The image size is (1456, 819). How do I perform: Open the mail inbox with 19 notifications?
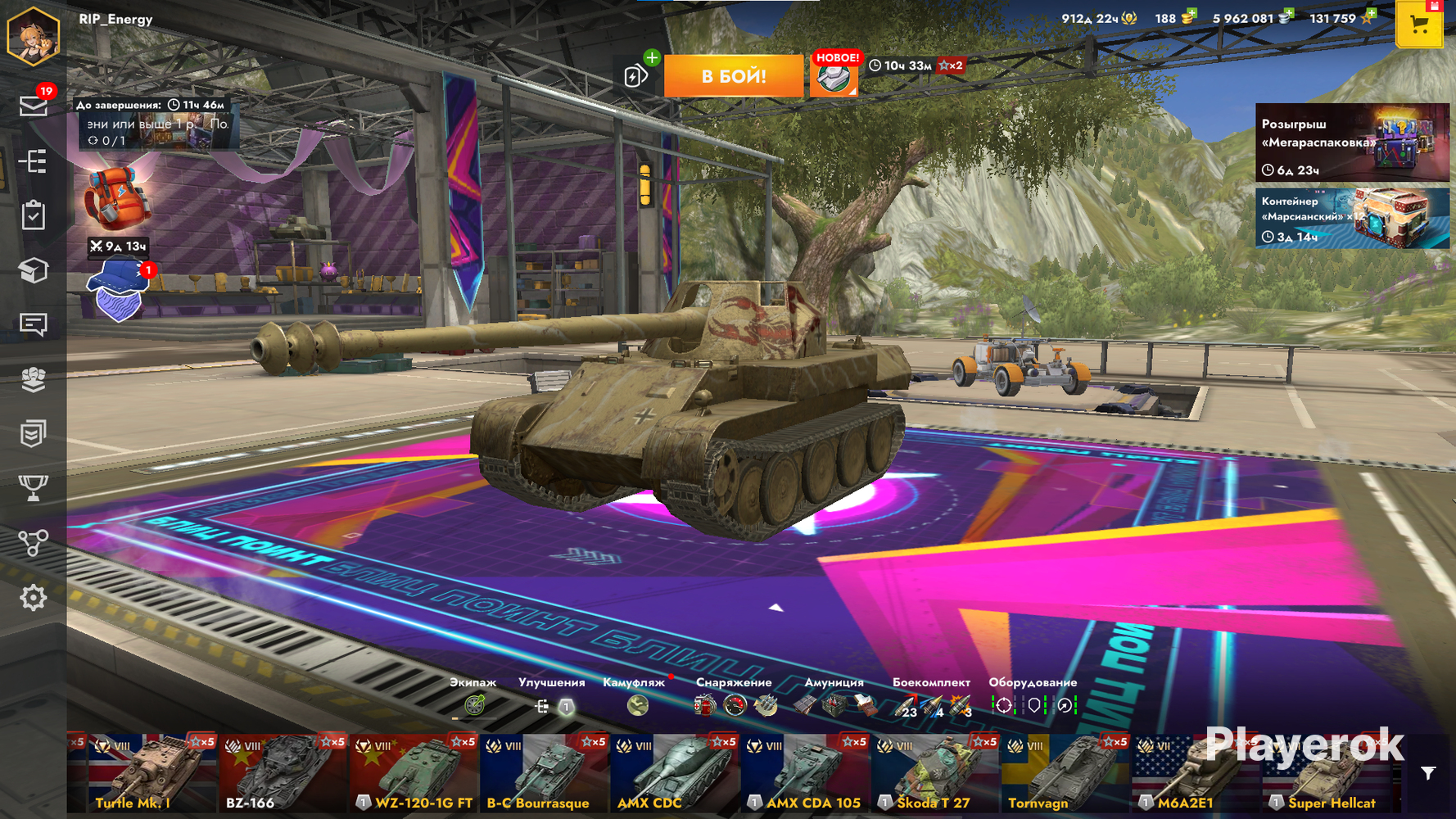(x=34, y=106)
